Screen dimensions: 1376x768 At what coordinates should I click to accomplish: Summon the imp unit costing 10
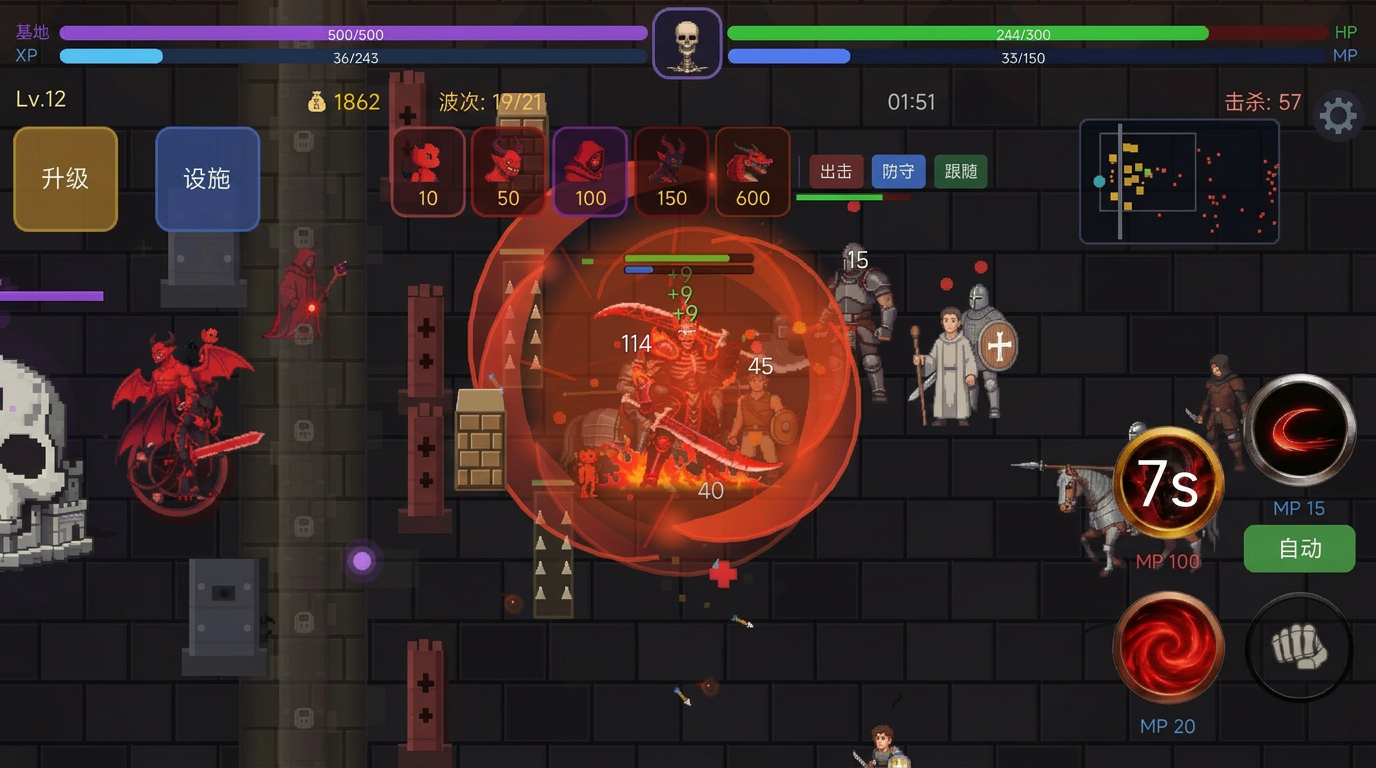(428, 171)
